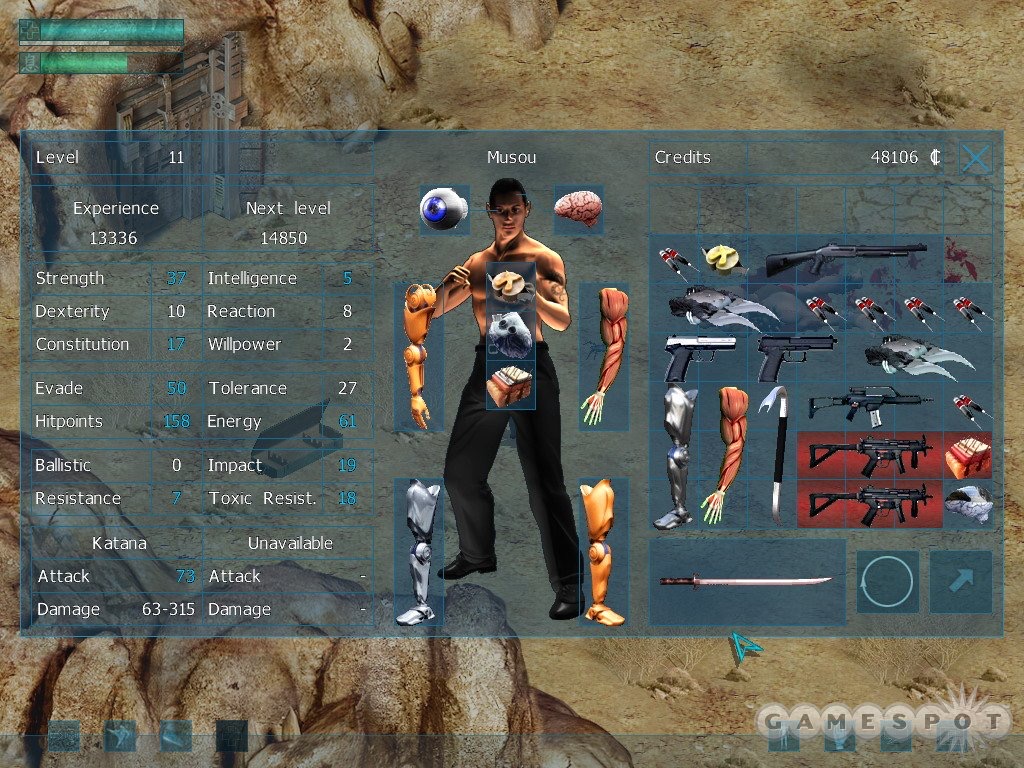Screen dimensions: 1024x768
Task: Click the circular arrow button
Action: click(886, 581)
